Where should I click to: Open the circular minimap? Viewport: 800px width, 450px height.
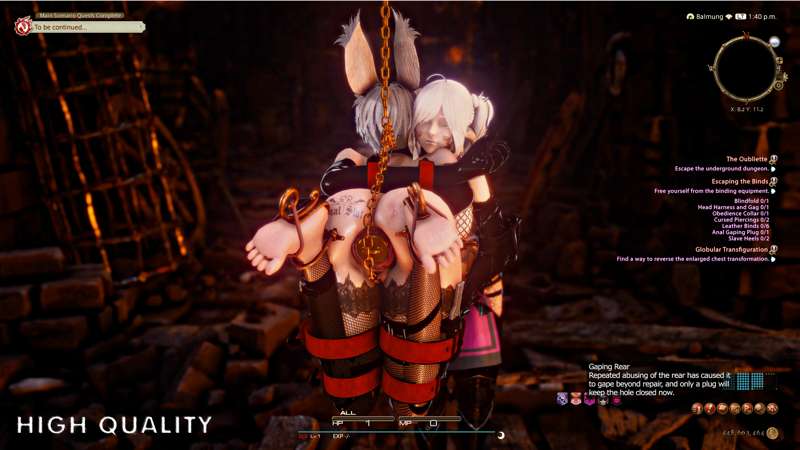tap(744, 68)
